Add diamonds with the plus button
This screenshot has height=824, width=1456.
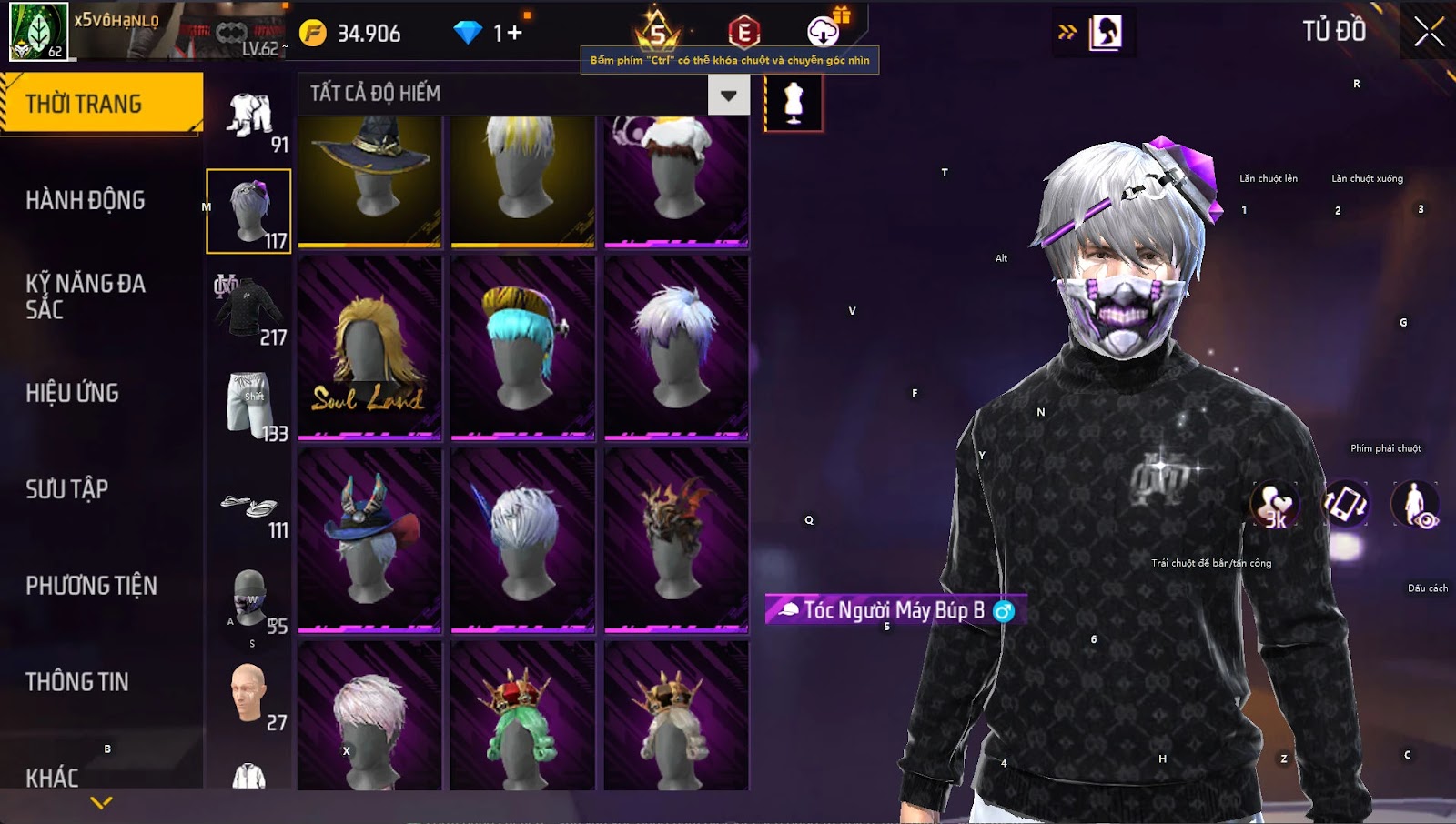pos(515,34)
